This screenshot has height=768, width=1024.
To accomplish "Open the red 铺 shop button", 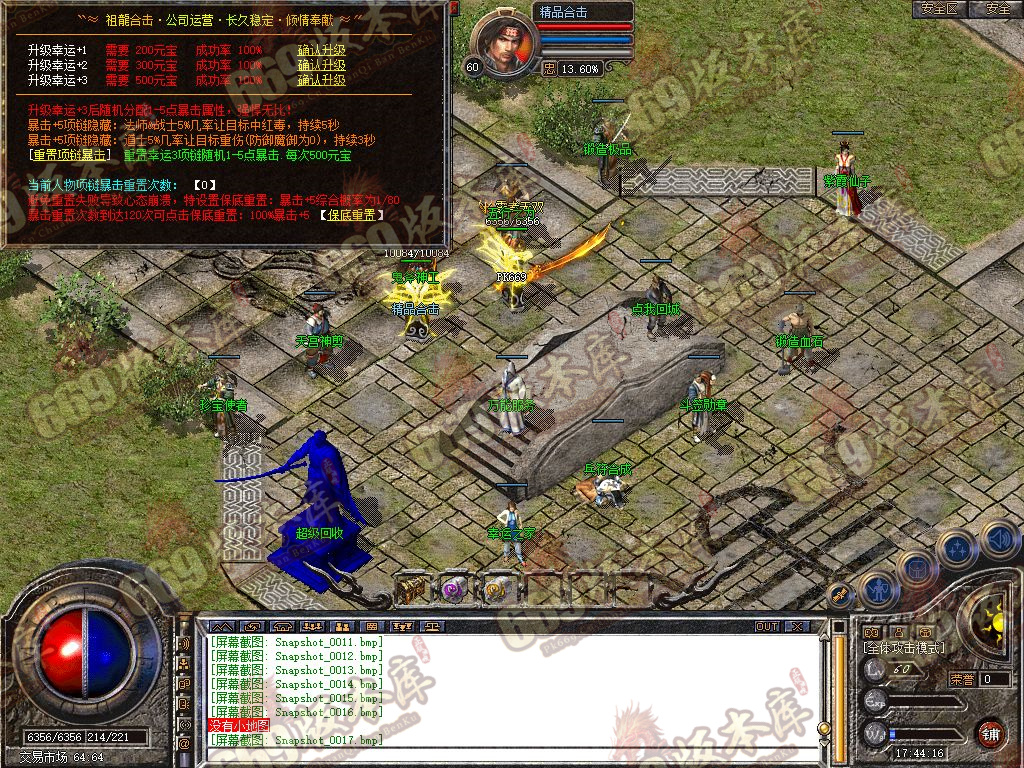I will click(x=990, y=732).
